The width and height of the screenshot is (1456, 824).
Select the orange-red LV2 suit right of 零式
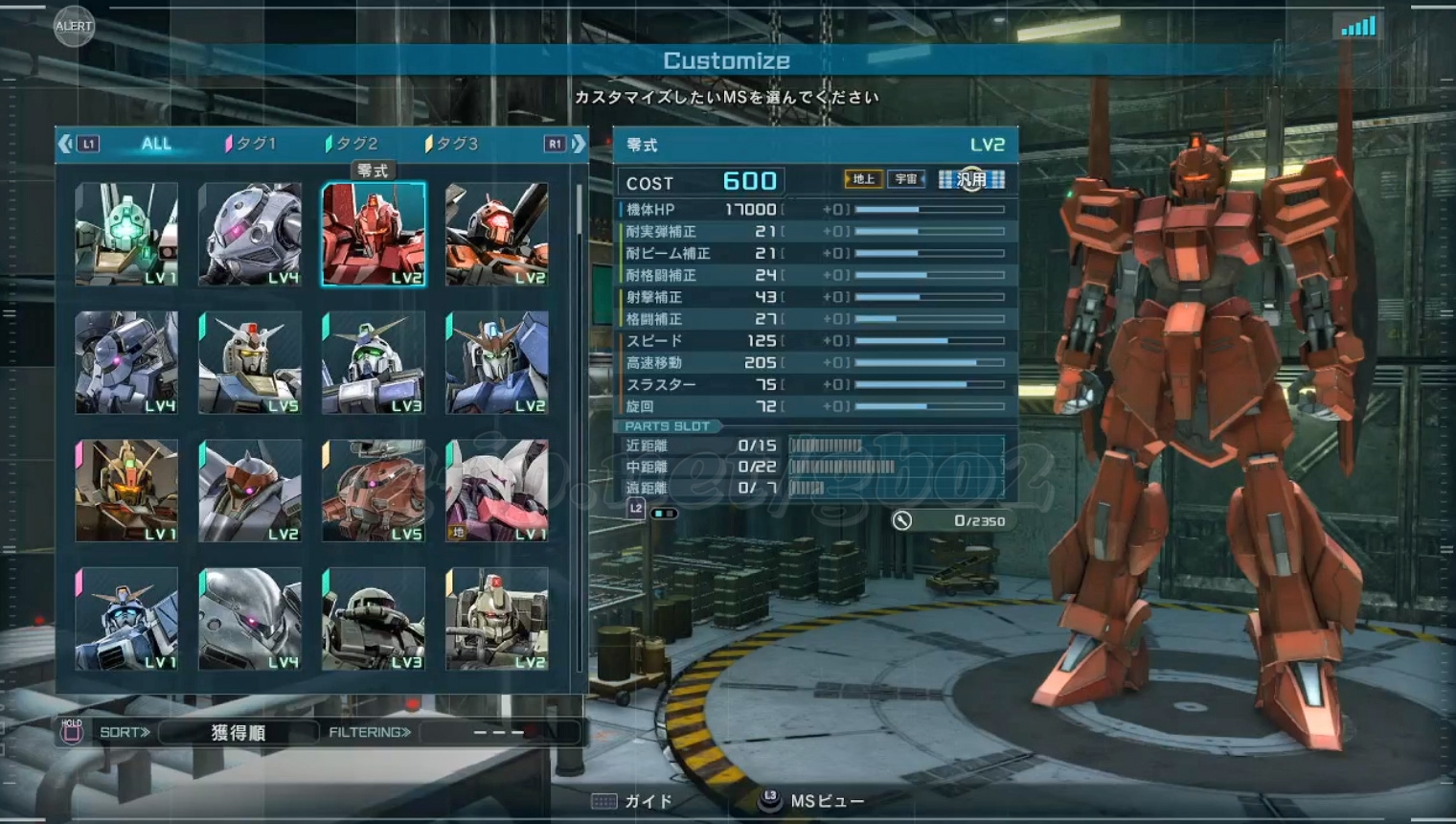click(x=497, y=235)
